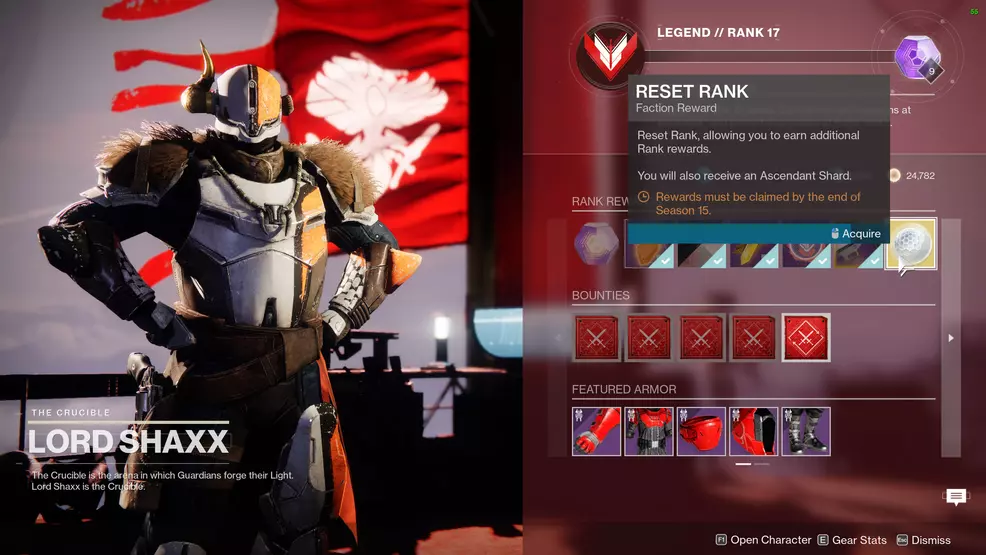Inspect the grey boots featured armor
This screenshot has height=555, width=986.
click(805, 431)
